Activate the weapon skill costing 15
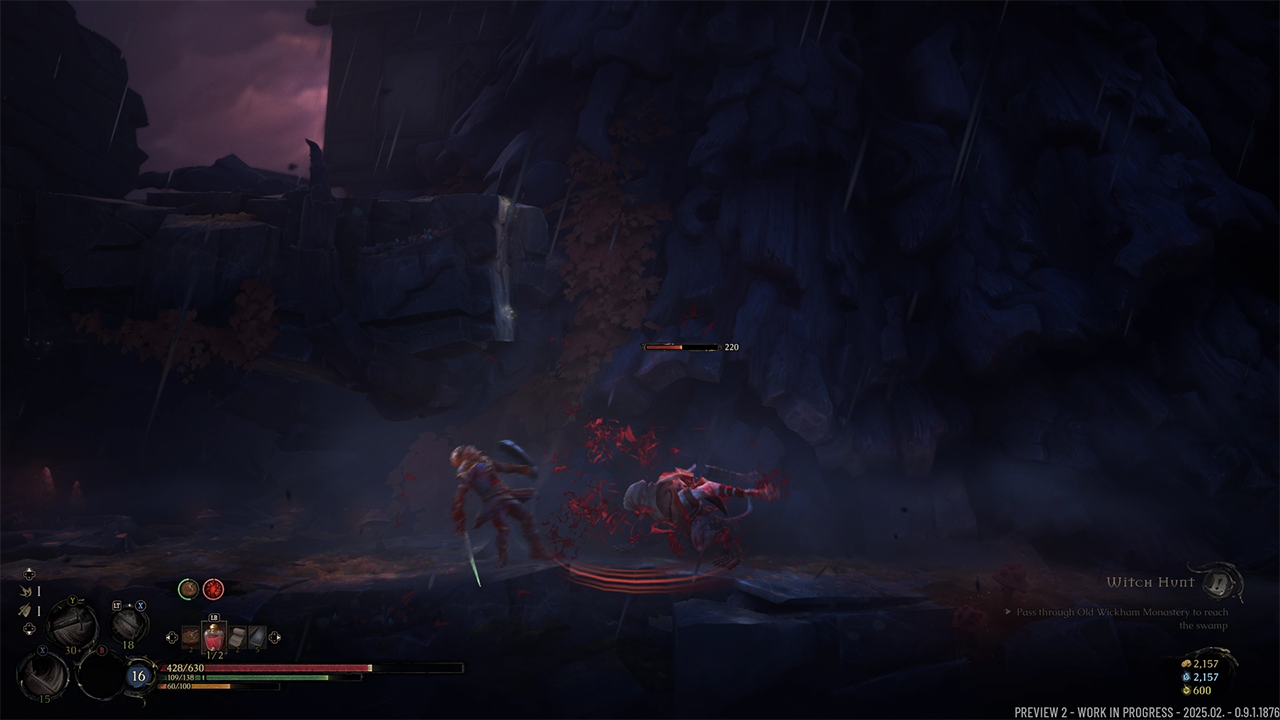 44,676
